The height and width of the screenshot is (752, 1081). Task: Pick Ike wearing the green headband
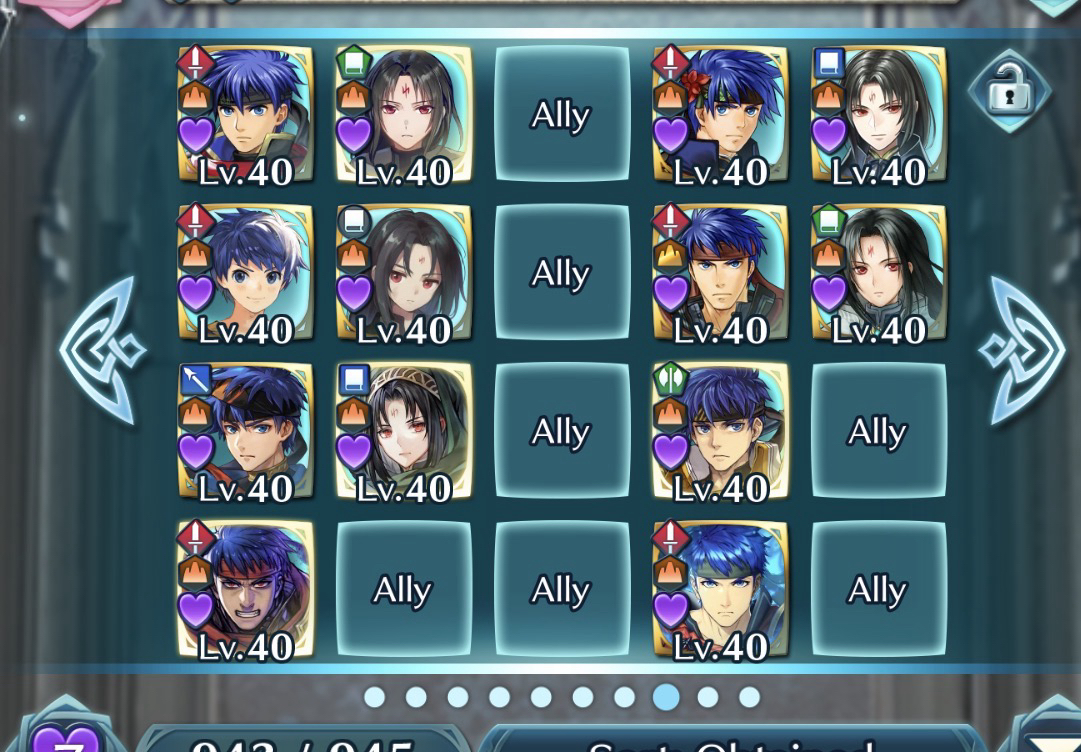(720, 589)
